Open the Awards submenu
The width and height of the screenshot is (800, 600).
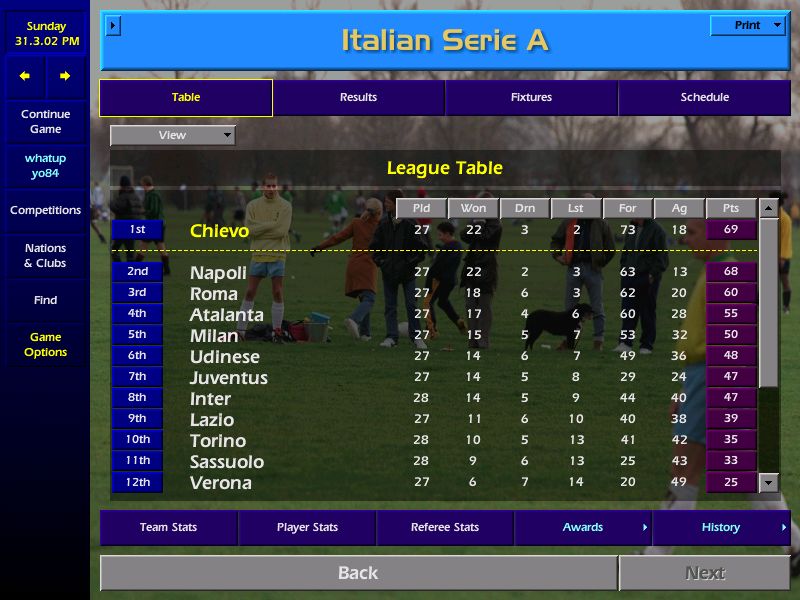(x=583, y=528)
